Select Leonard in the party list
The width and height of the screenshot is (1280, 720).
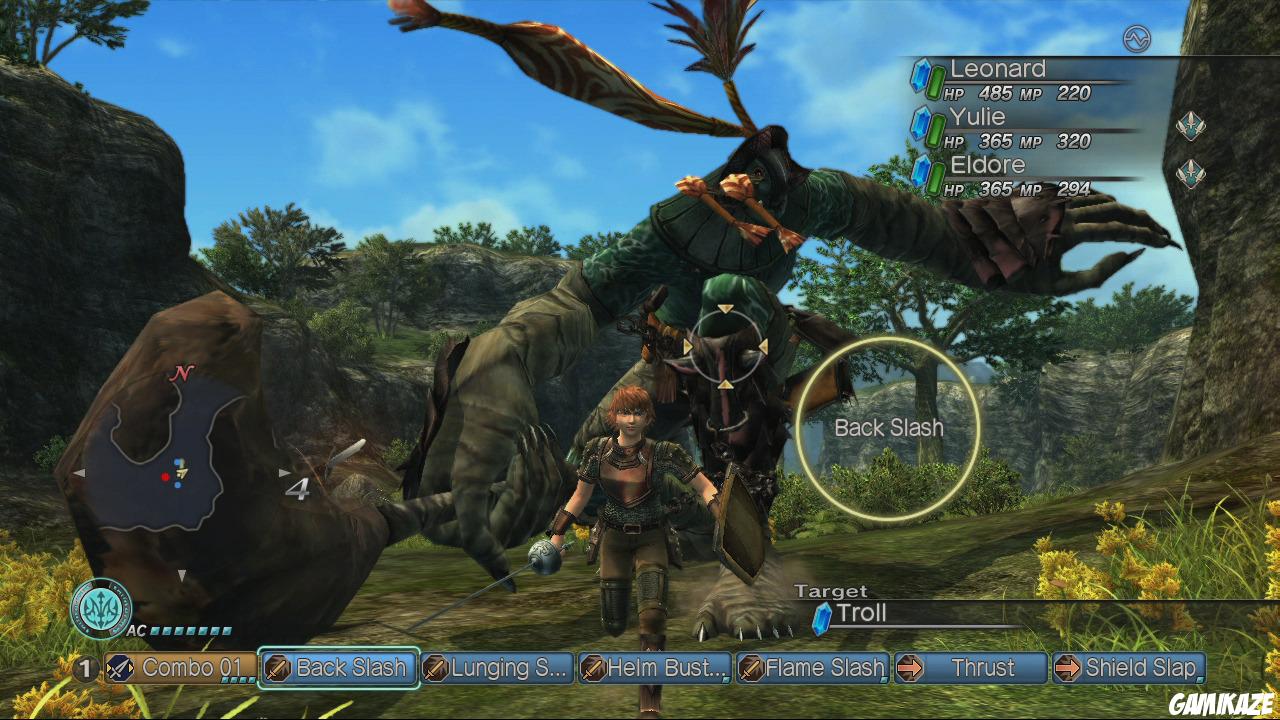[1000, 80]
